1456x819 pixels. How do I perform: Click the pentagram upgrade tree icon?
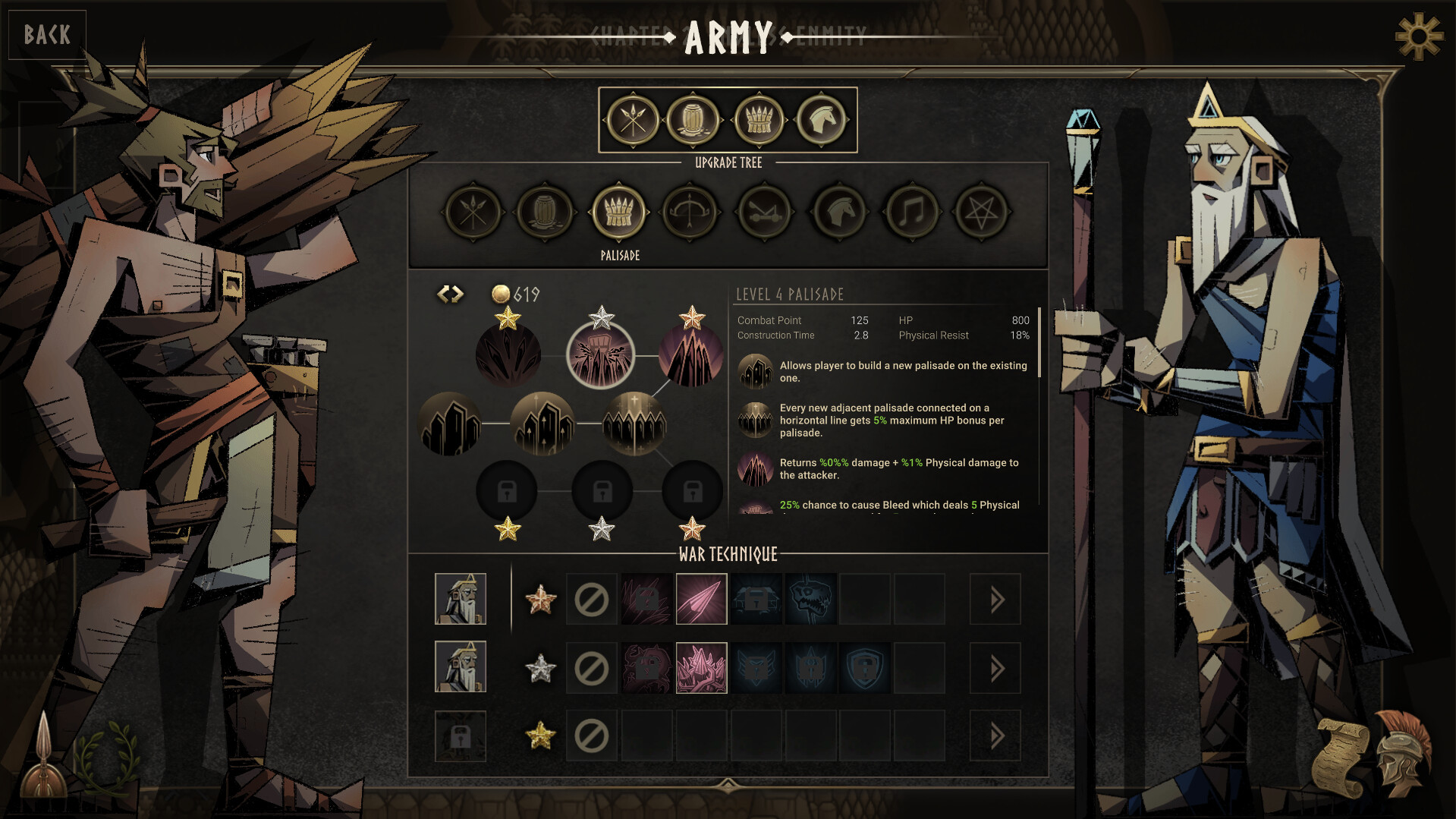(983, 213)
